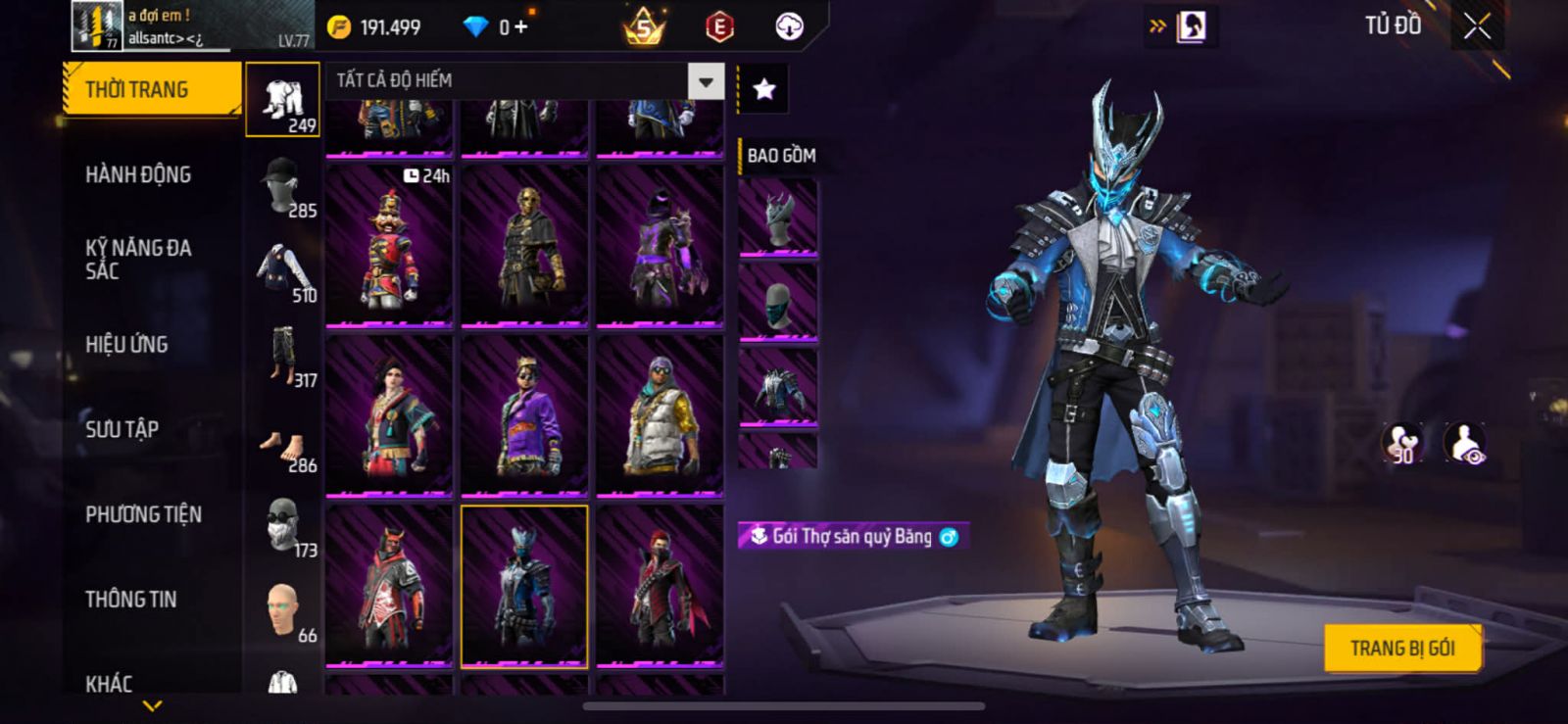The height and width of the screenshot is (724, 1568).
Task: Show the Thông Tin section
Action: tap(130, 600)
